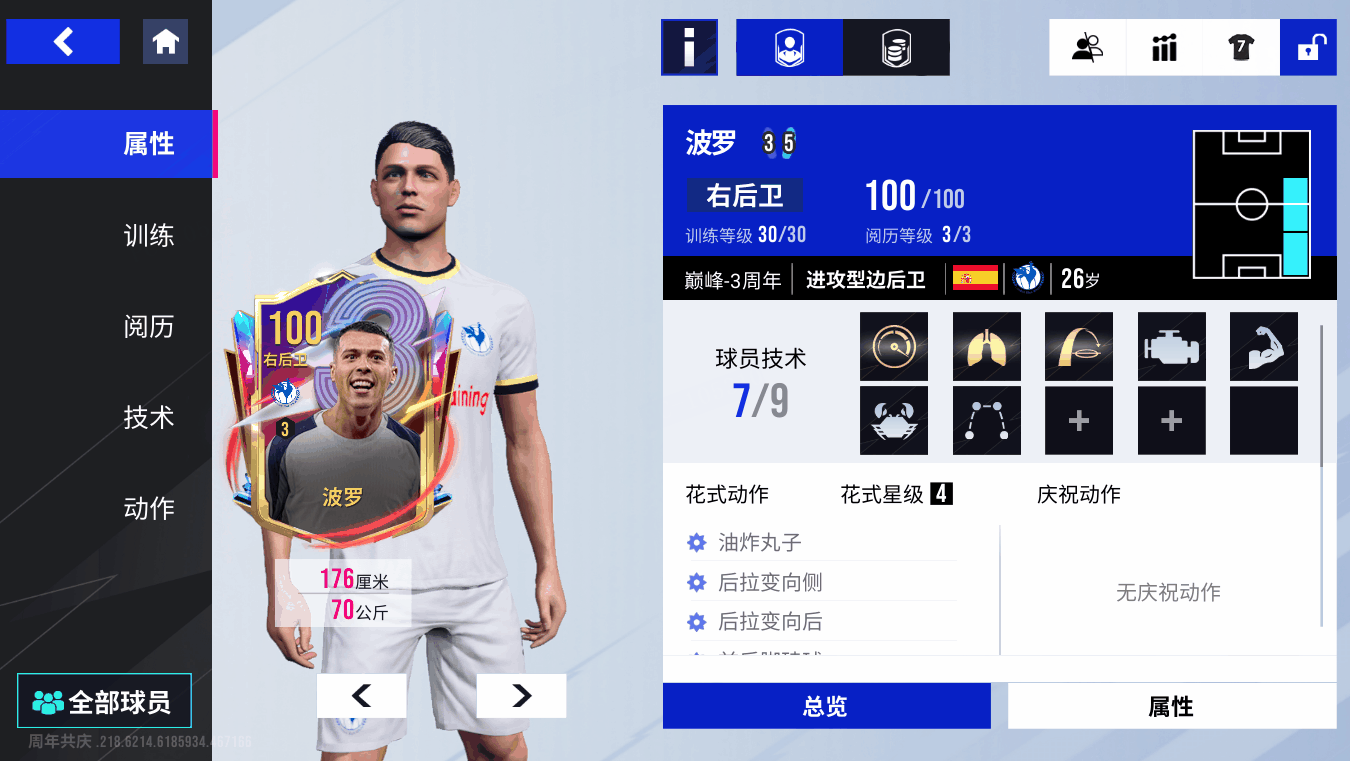Toggle the padlock lock button
Image resolution: width=1350 pixels, height=761 pixels.
click(1308, 47)
